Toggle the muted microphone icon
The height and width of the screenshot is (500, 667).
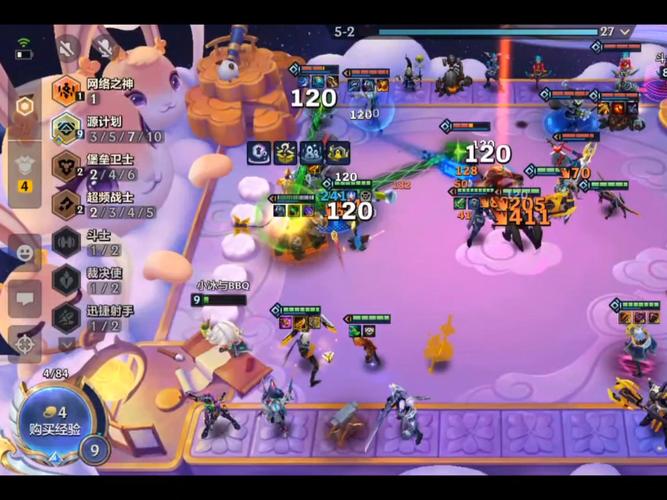click(x=102, y=47)
